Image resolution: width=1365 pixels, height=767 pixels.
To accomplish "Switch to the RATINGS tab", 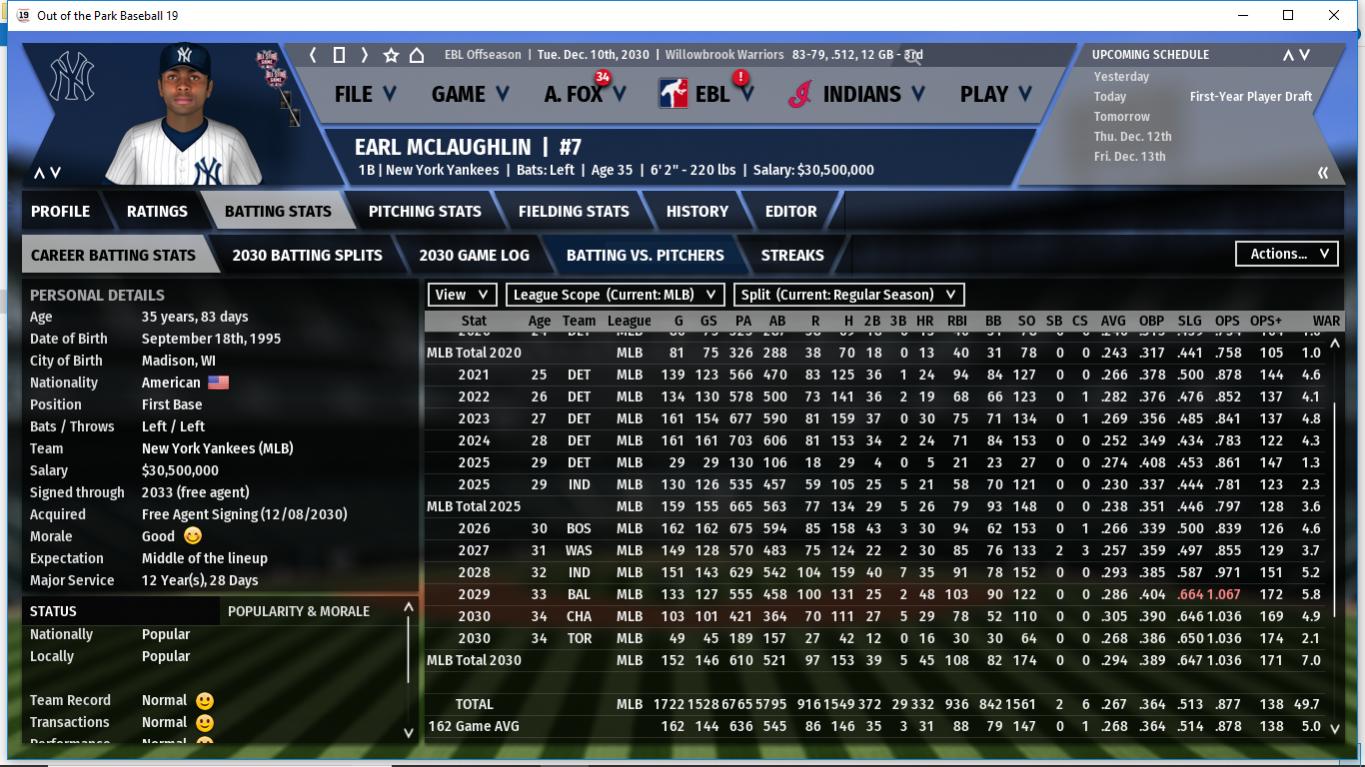I will tap(157, 211).
